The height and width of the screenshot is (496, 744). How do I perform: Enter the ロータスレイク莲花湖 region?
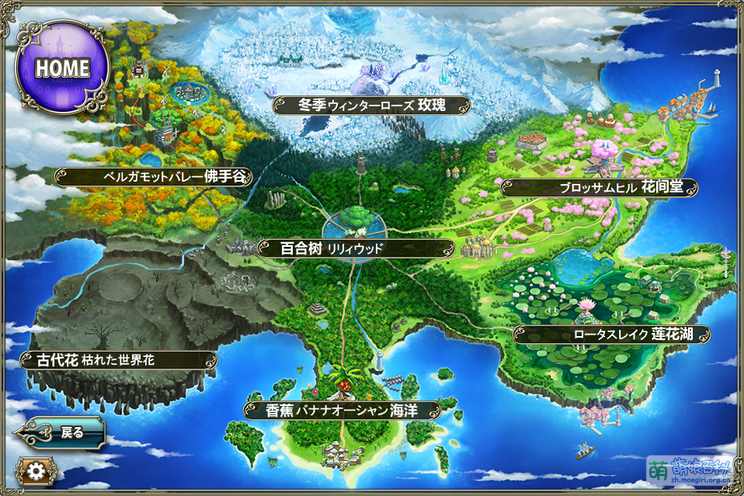[x=612, y=334]
